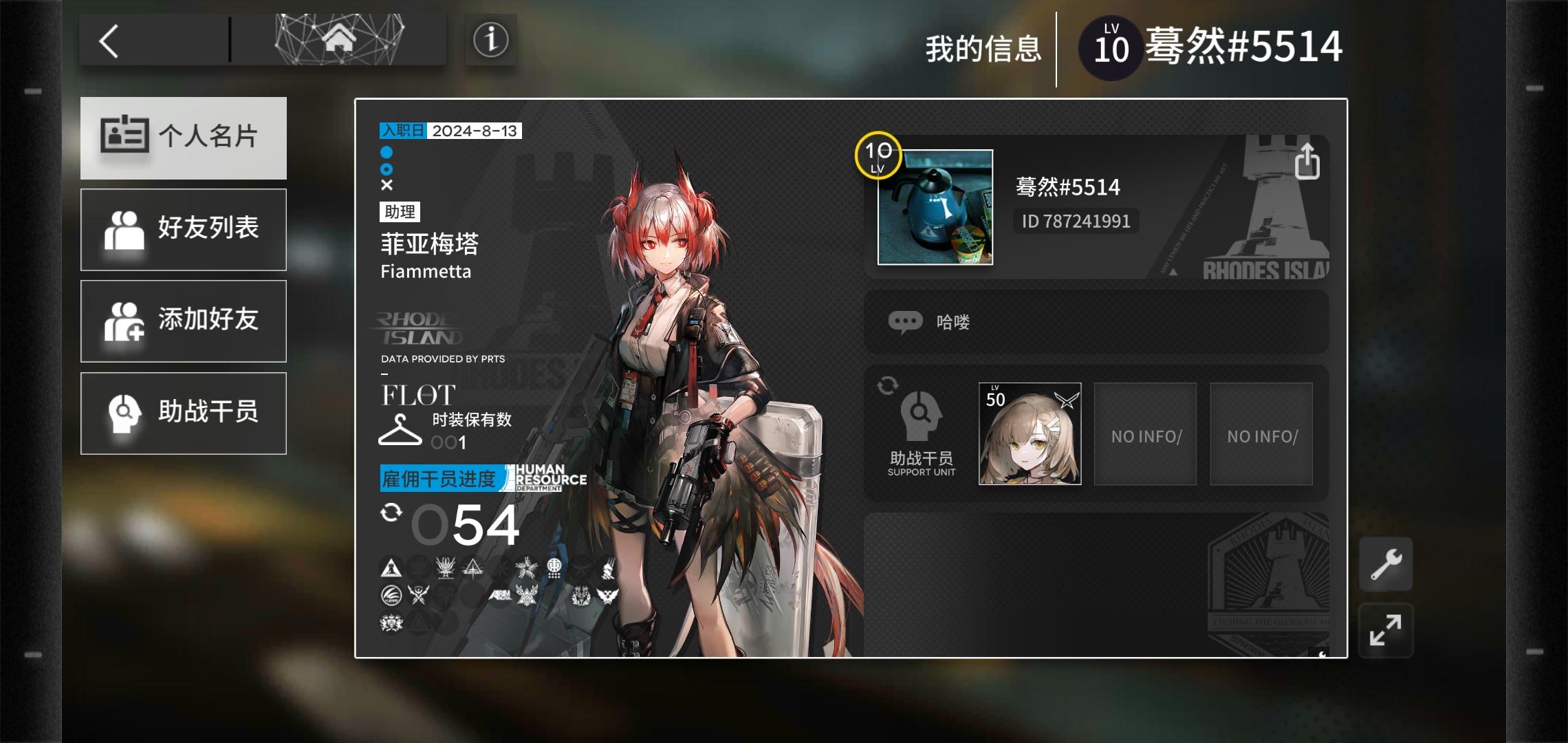Open the info panel via the i icon
The height and width of the screenshot is (743, 1568).
click(x=490, y=40)
